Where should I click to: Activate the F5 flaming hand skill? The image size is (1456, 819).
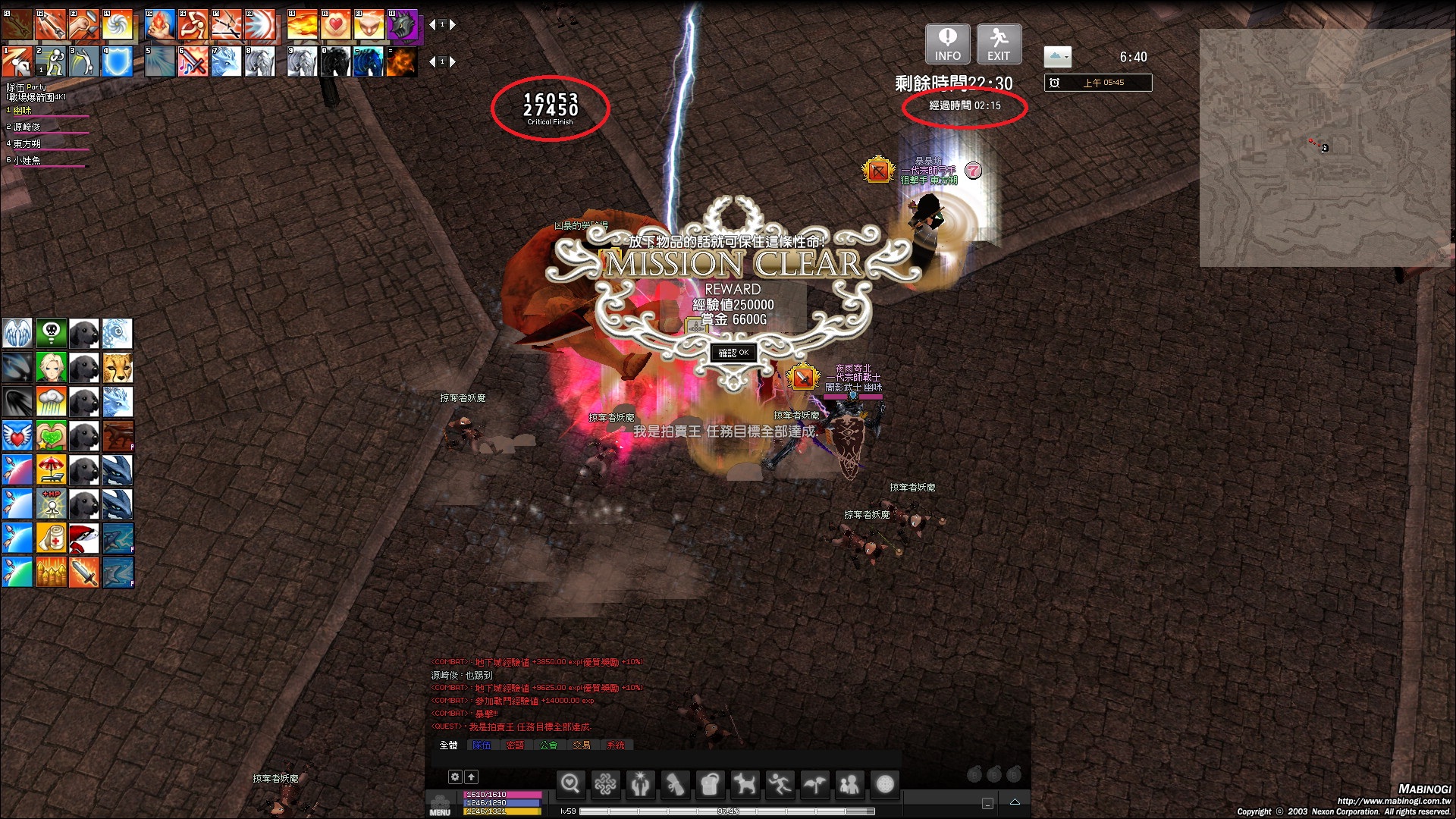(160, 25)
